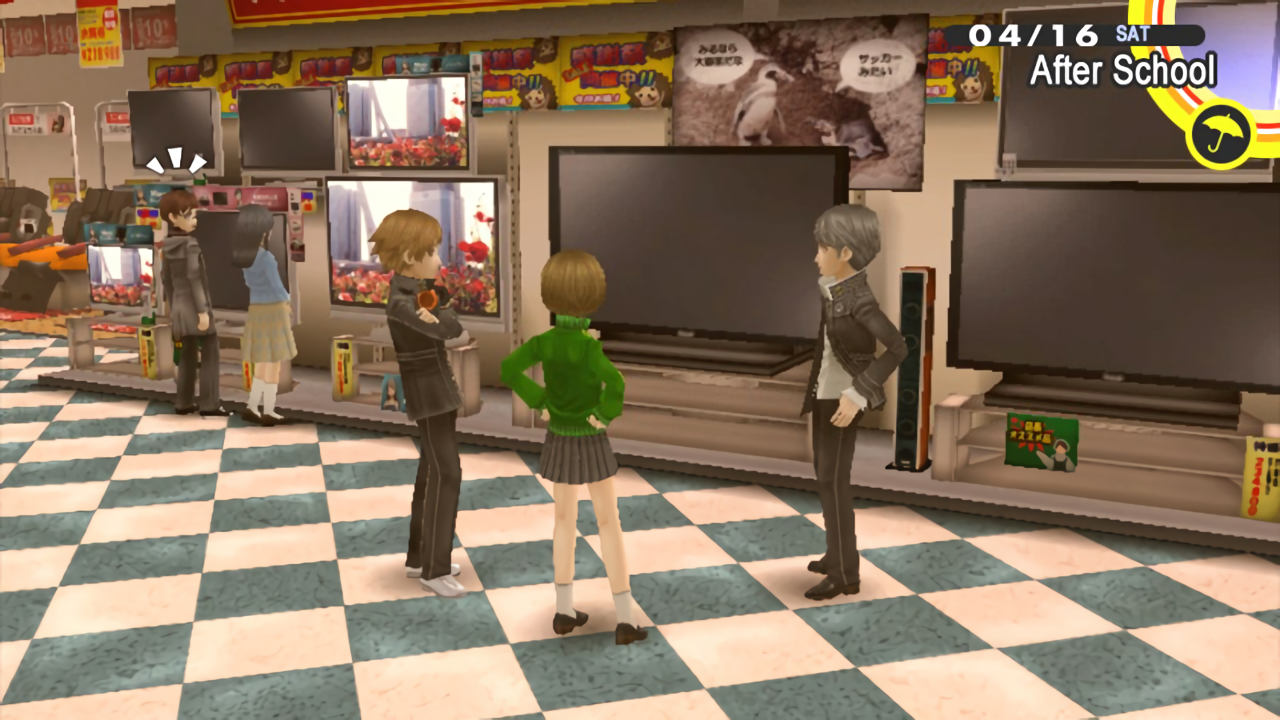The height and width of the screenshot is (720, 1280).
Task: Click the tall black speaker tower
Action: (x=912, y=370)
